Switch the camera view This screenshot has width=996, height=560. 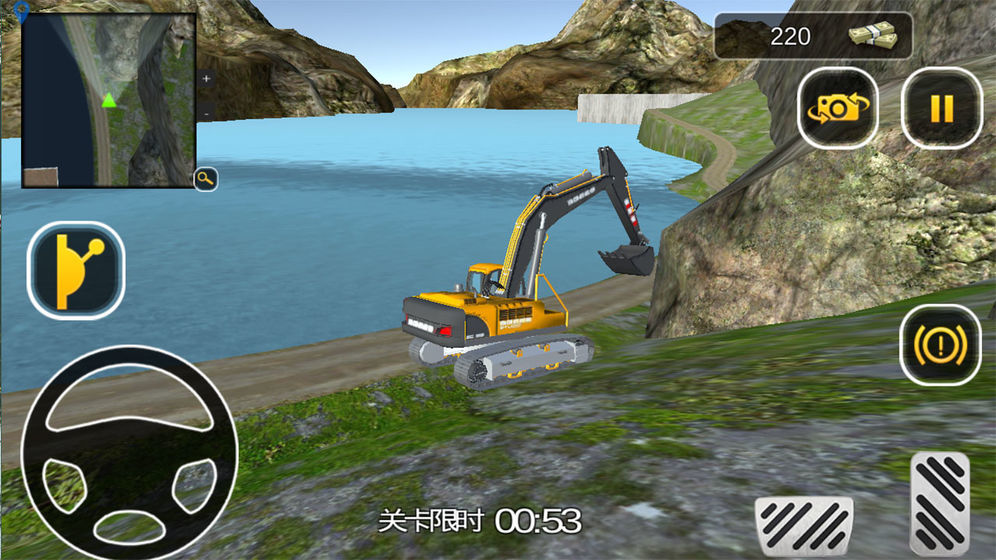point(837,108)
